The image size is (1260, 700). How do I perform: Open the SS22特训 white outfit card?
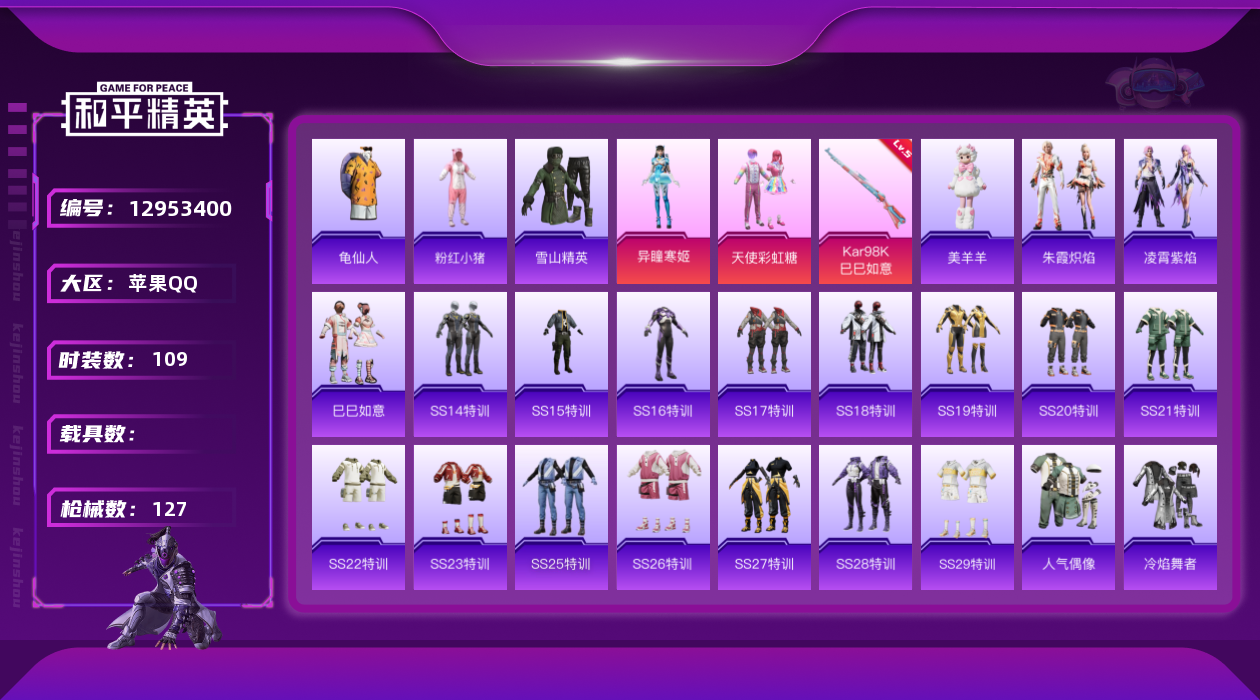tap(358, 517)
